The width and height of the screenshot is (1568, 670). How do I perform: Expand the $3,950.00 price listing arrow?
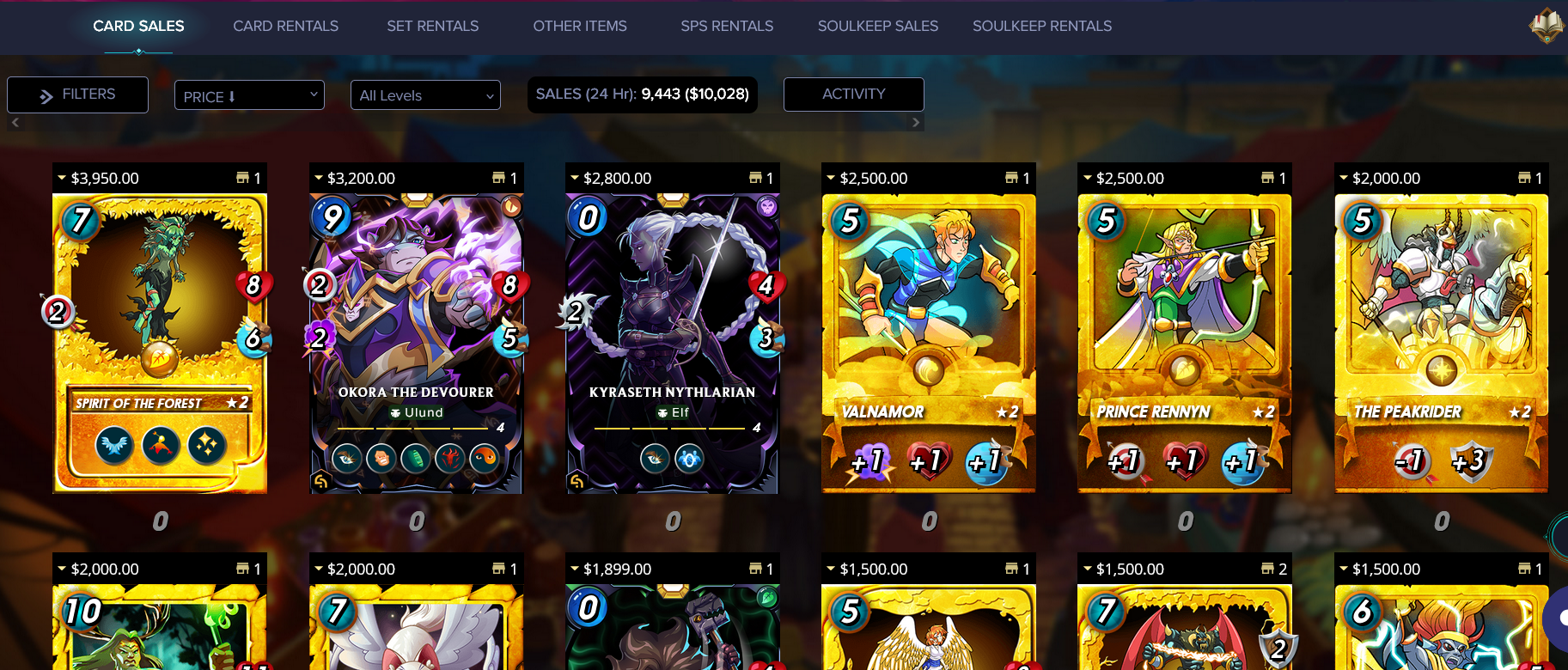(62, 178)
